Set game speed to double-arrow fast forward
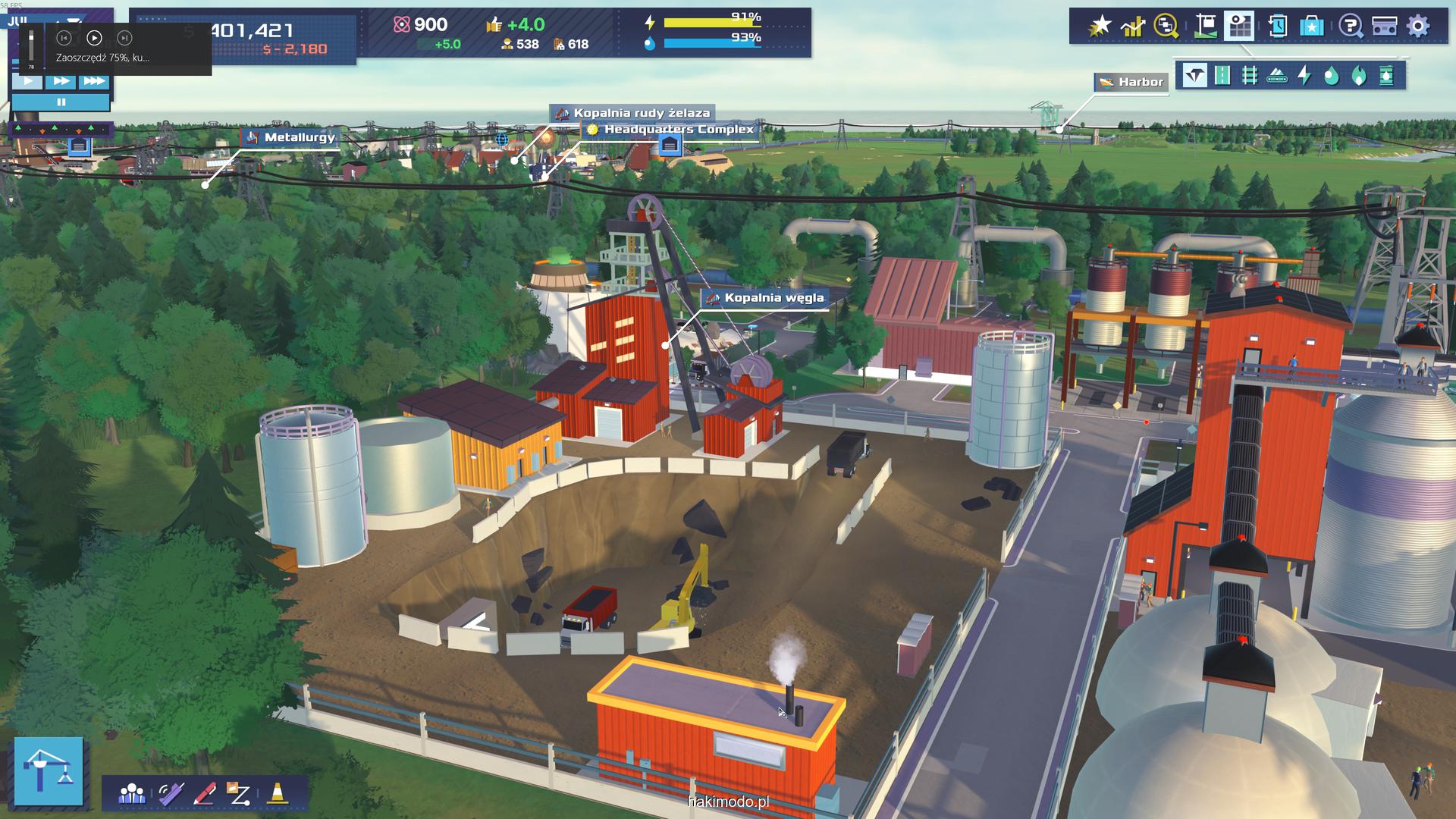This screenshot has height=819, width=1456. (61, 81)
